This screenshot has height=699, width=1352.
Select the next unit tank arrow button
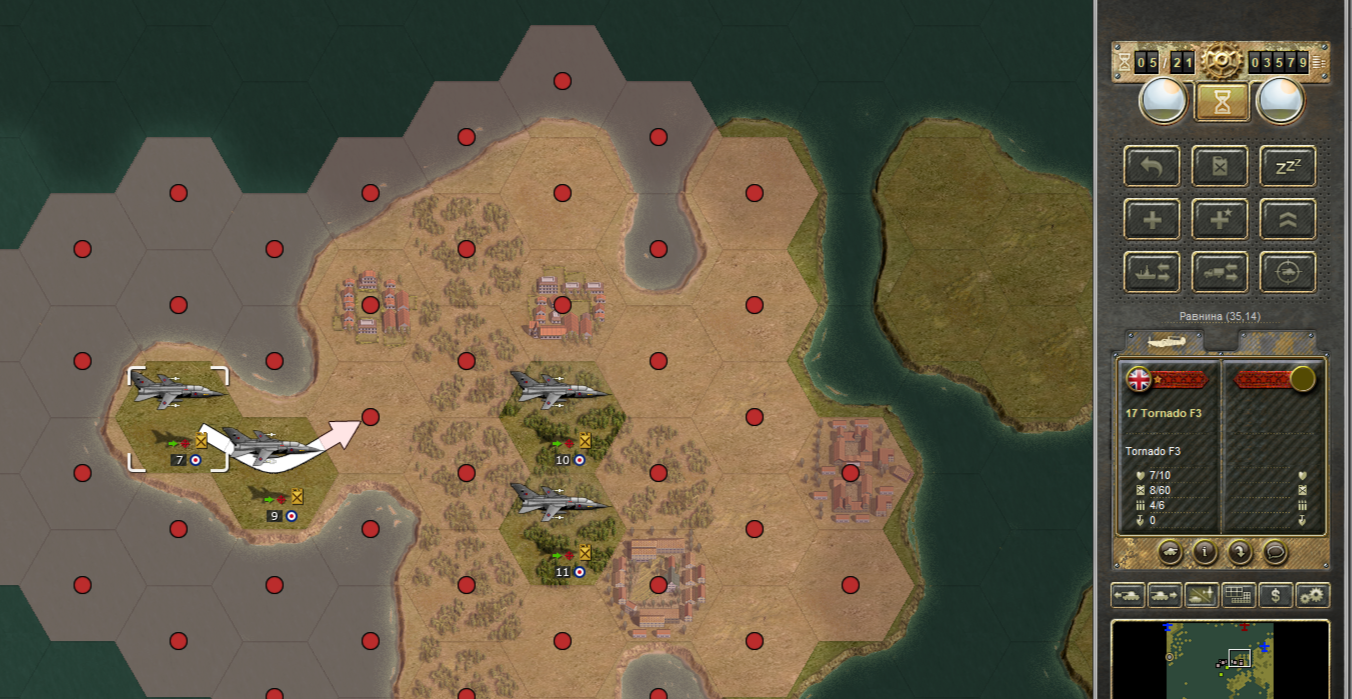(1164, 596)
